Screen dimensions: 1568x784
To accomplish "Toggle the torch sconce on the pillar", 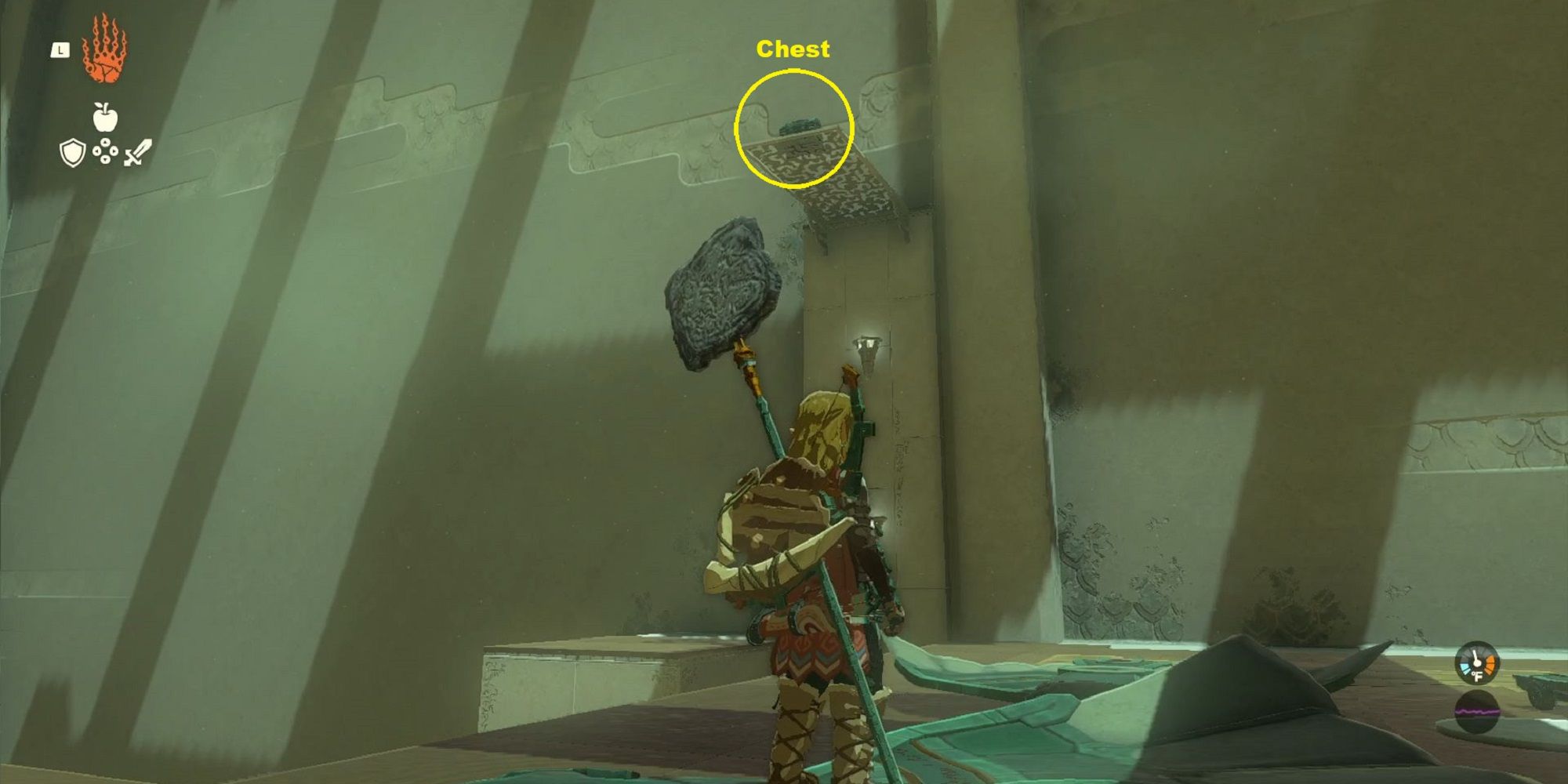I will 868,345.
